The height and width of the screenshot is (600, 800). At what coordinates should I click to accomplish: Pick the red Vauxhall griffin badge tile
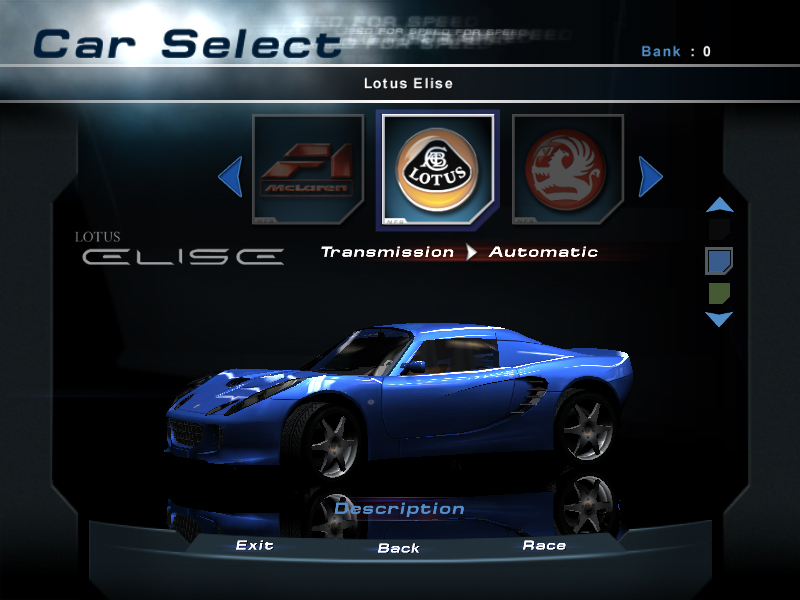567,168
